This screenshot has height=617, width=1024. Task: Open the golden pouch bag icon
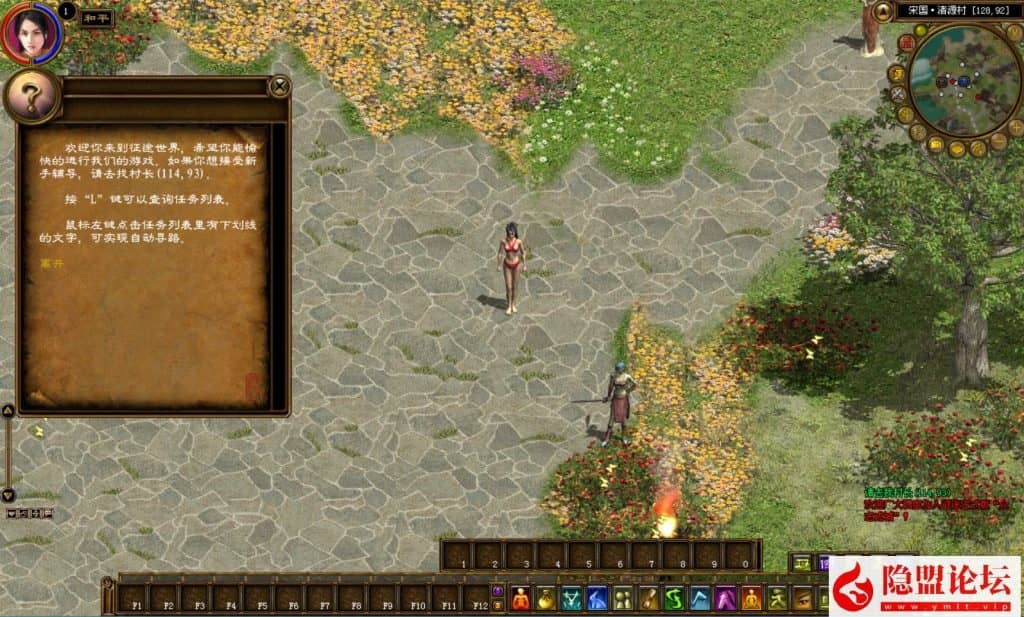pyautogui.click(x=546, y=598)
